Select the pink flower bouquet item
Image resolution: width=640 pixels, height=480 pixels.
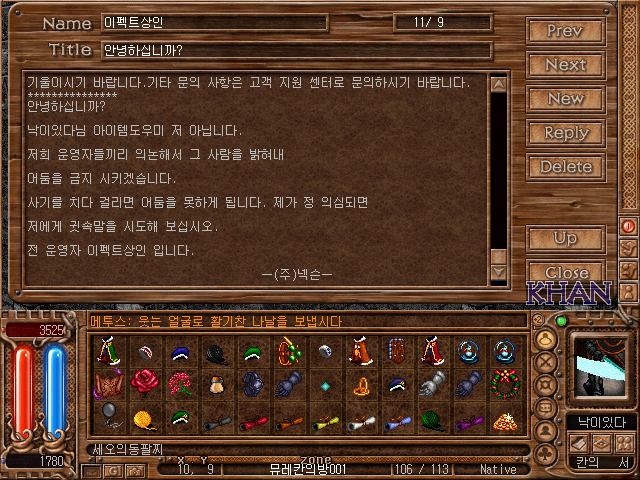click(178, 382)
